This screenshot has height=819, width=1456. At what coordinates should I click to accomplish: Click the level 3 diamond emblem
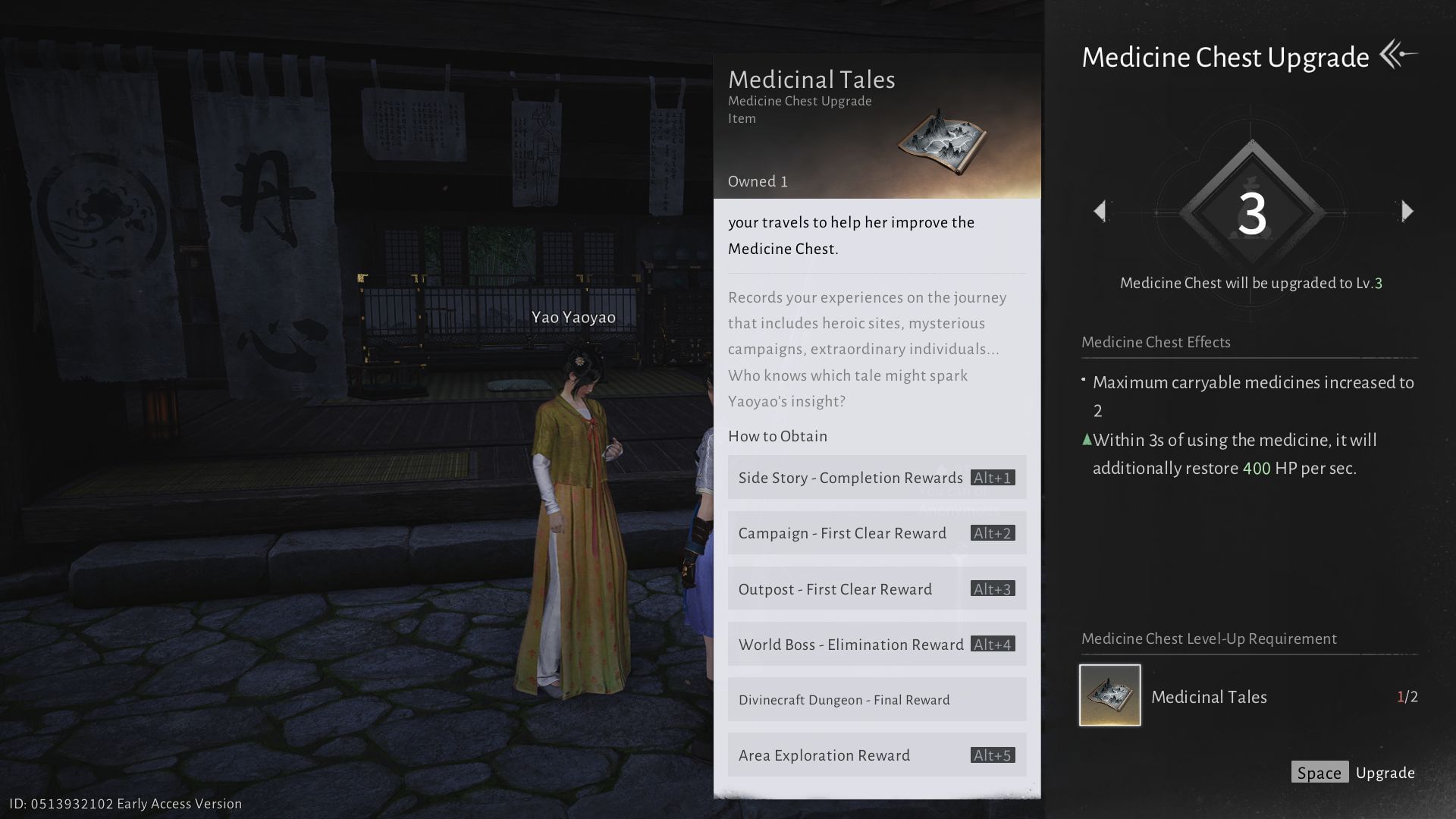(1253, 211)
